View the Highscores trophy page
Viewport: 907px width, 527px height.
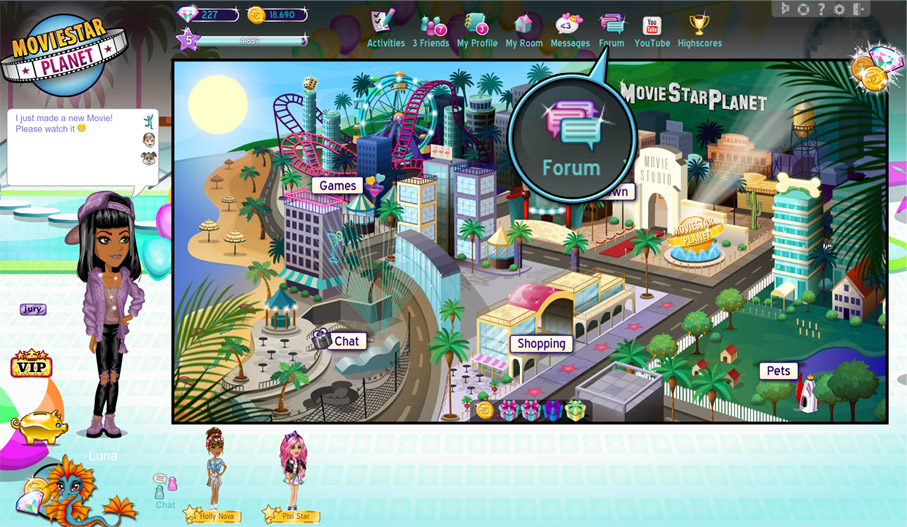click(700, 28)
